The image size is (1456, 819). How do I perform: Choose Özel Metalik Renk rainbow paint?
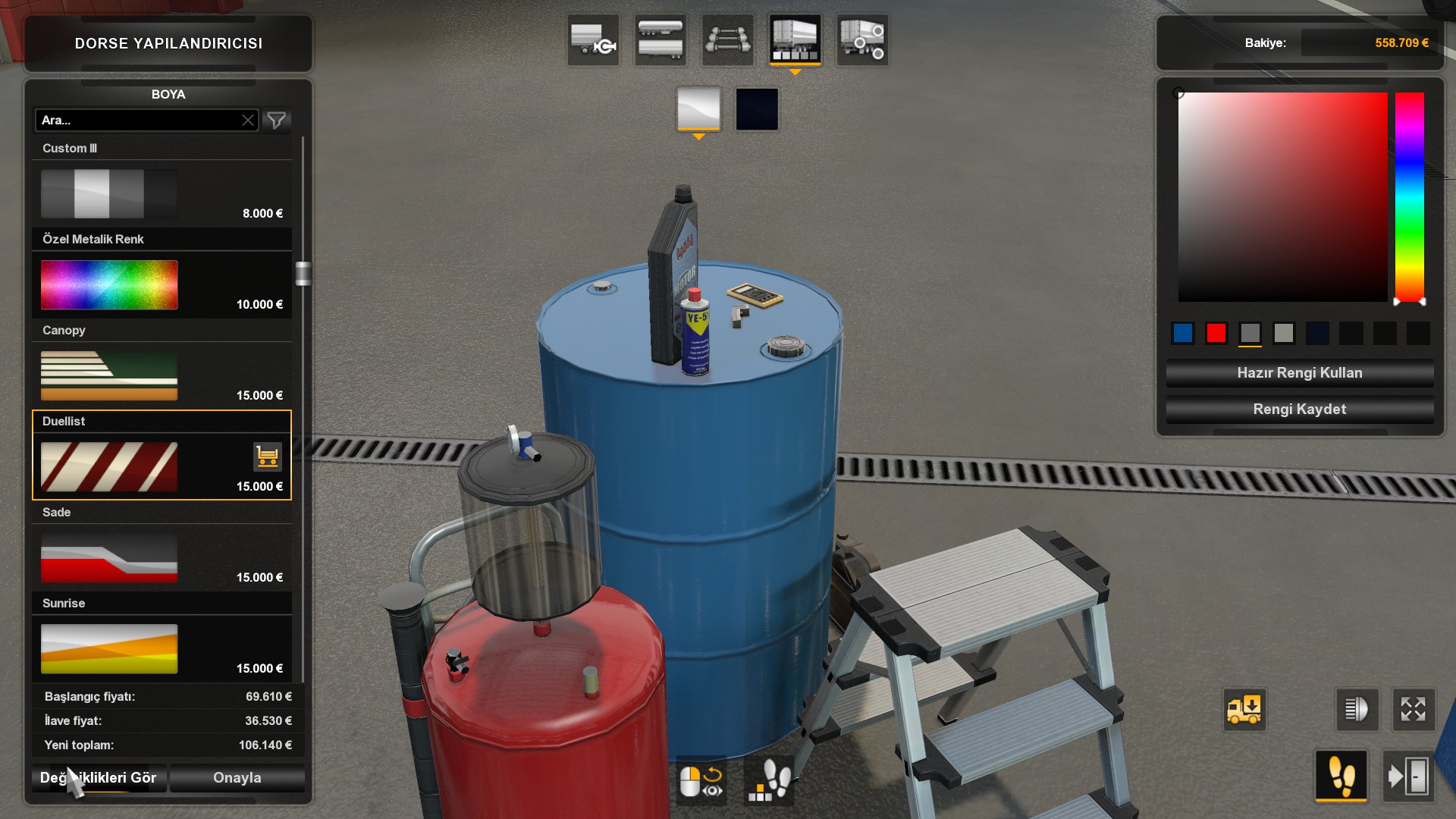tap(109, 284)
